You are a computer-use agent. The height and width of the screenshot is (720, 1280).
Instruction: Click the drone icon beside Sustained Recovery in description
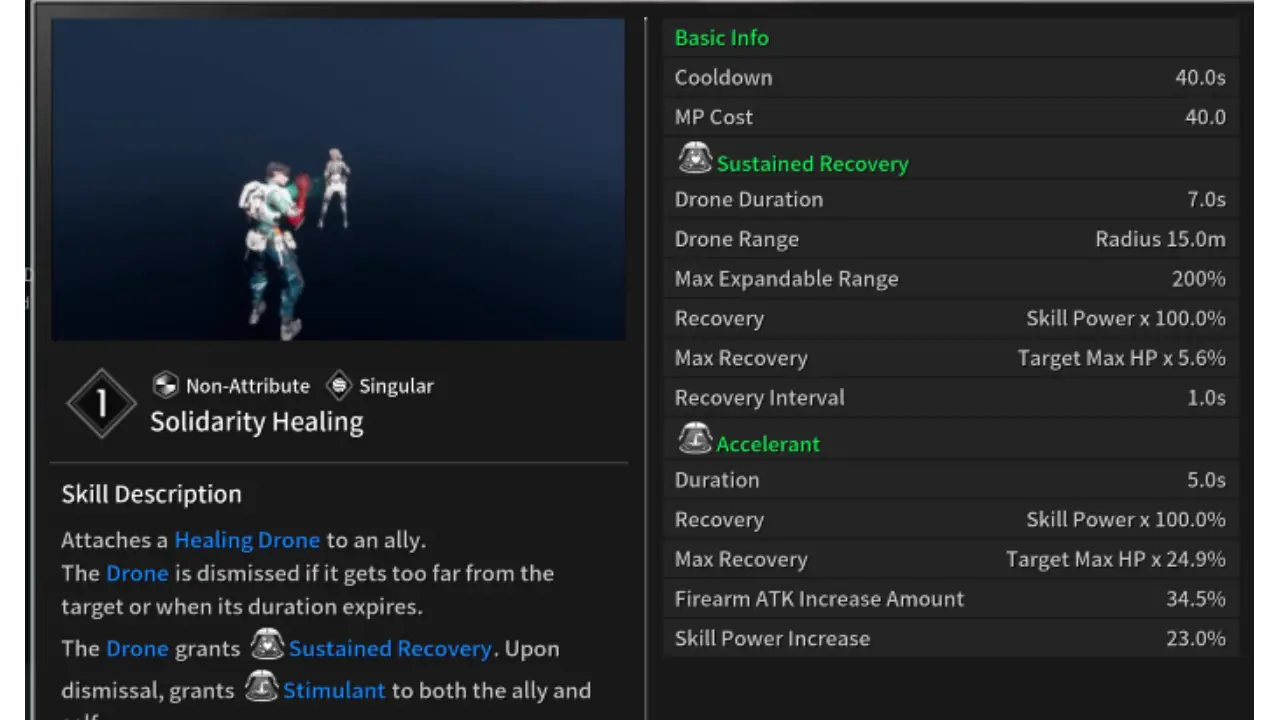[x=267, y=646]
